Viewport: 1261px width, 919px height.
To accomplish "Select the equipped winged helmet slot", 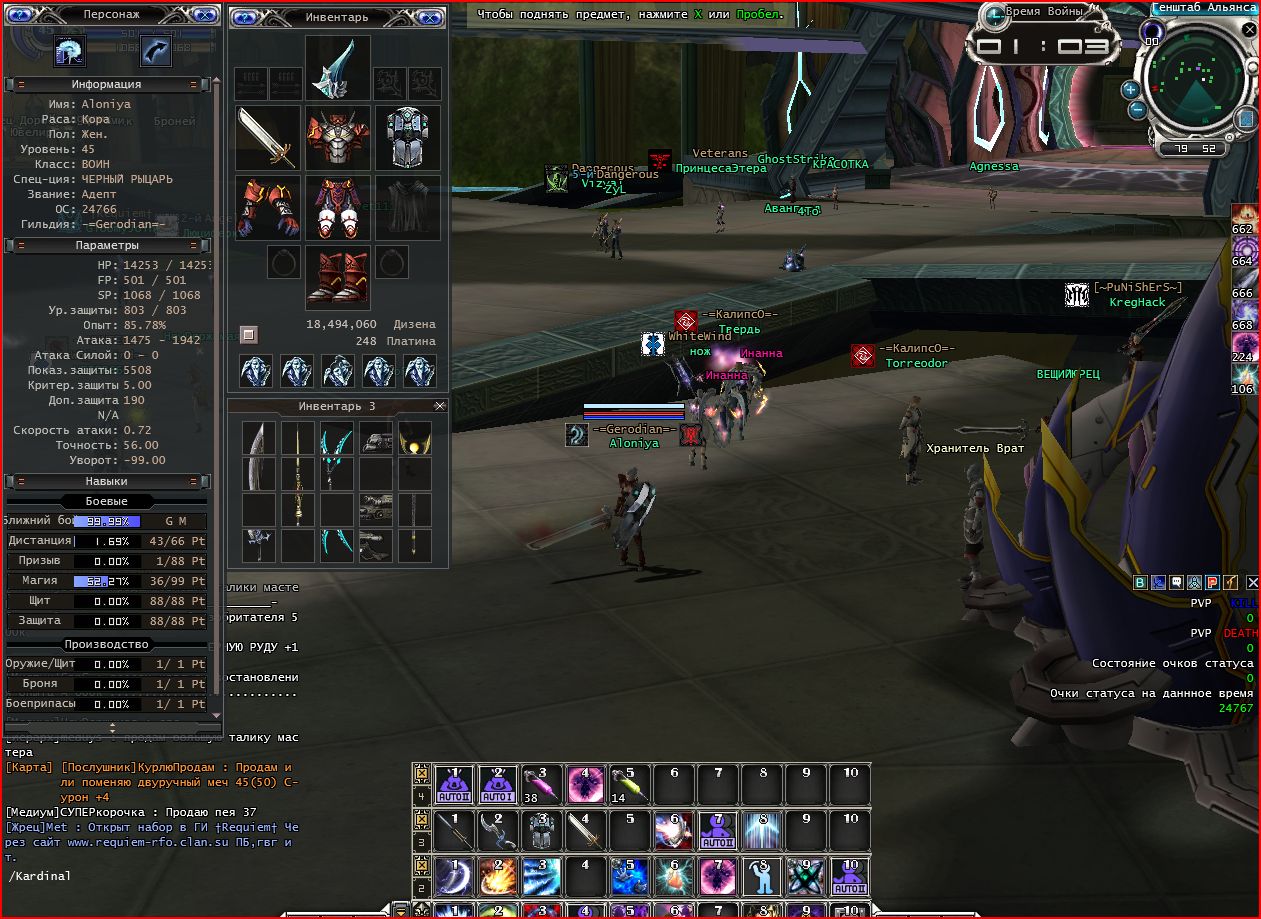I will (337, 67).
